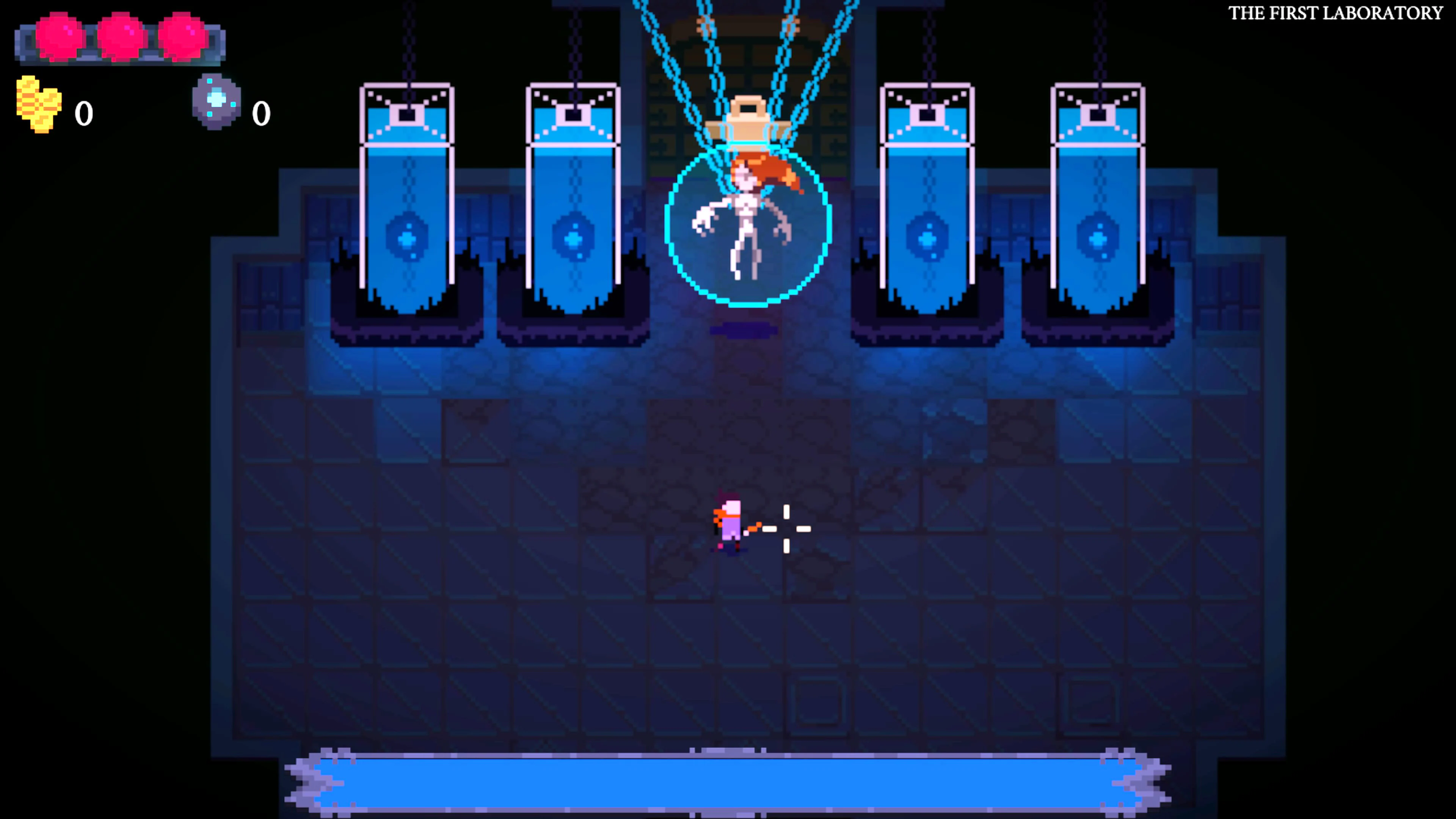This screenshot has height=819, width=1456.
Task: Click the coin counter showing zero
Action: pos(84,113)
